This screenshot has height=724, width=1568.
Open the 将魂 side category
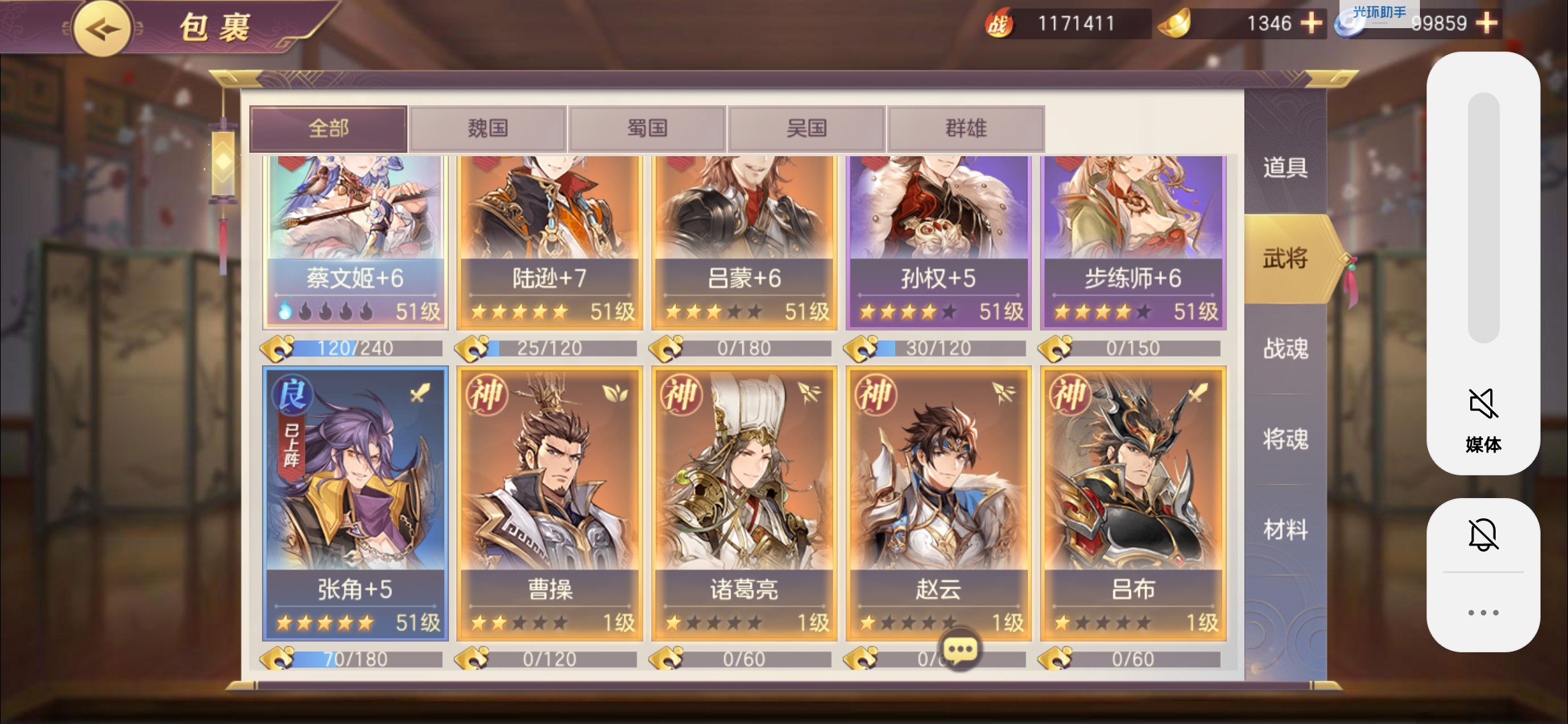point(1285,439)
